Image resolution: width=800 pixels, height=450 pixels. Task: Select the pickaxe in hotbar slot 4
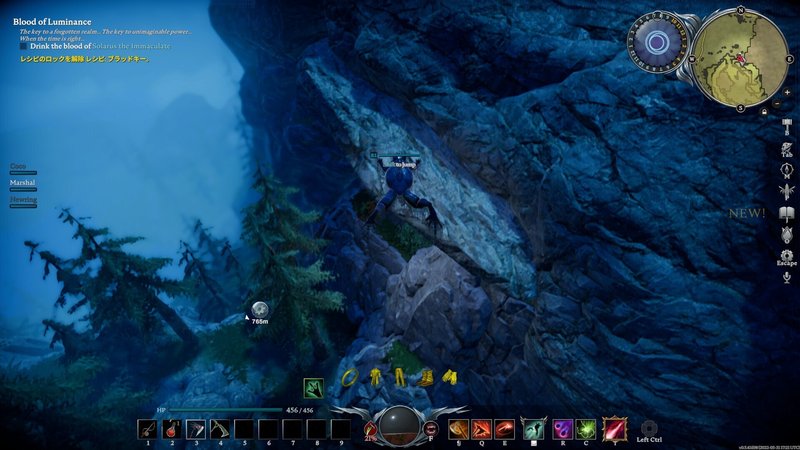[220, 429]
